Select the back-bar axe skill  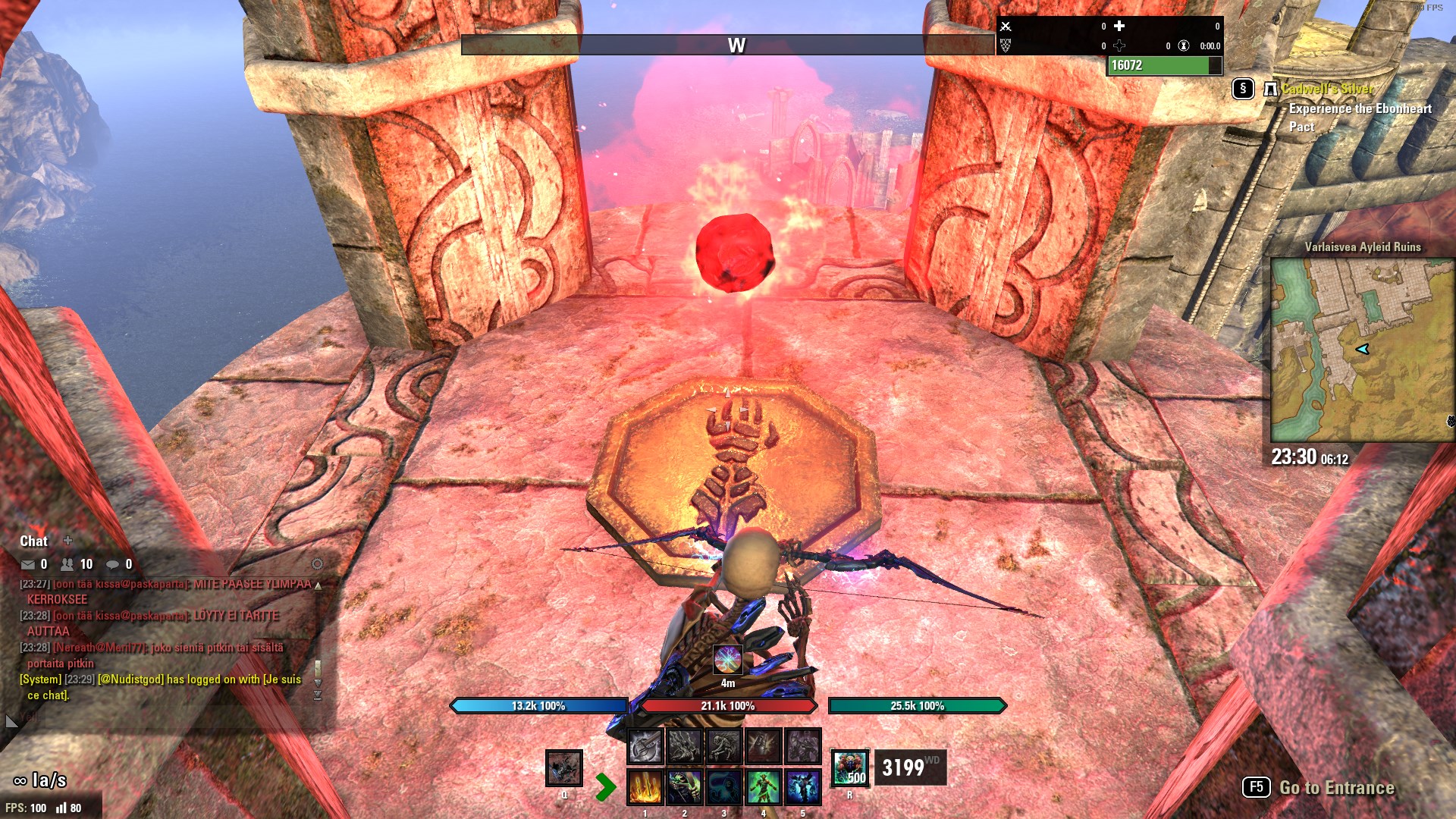coord(645,746)
